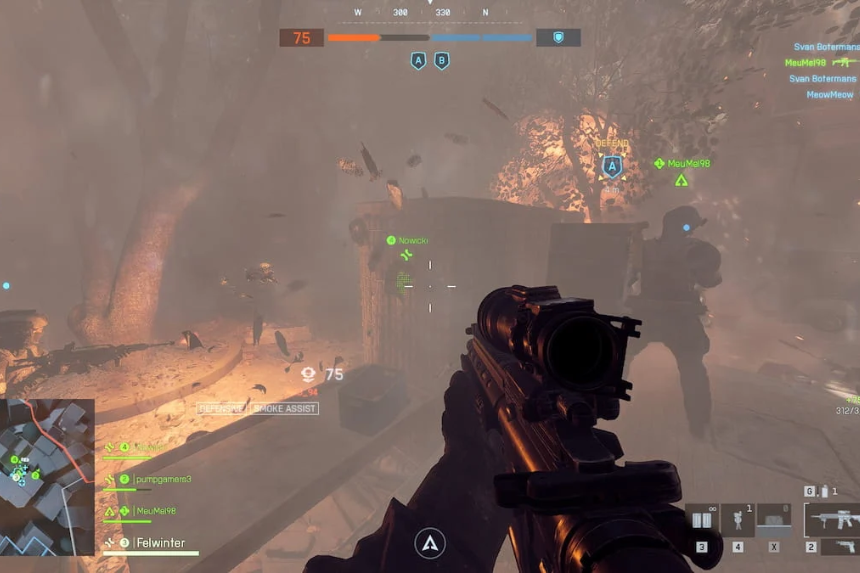The width and height of the screenshot is (860, 573).
Task: Select objective B flag icon under score bar
Action: point(441,61)
